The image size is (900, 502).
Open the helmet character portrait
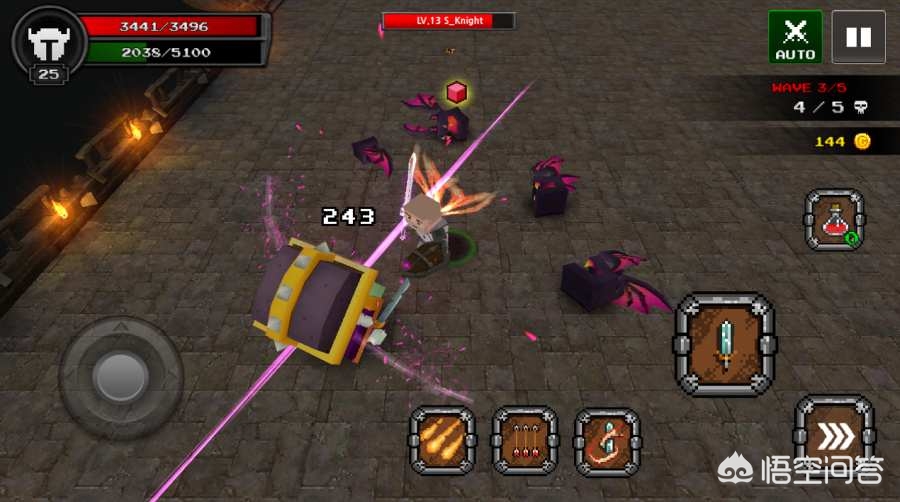click(x=48, y=42)
